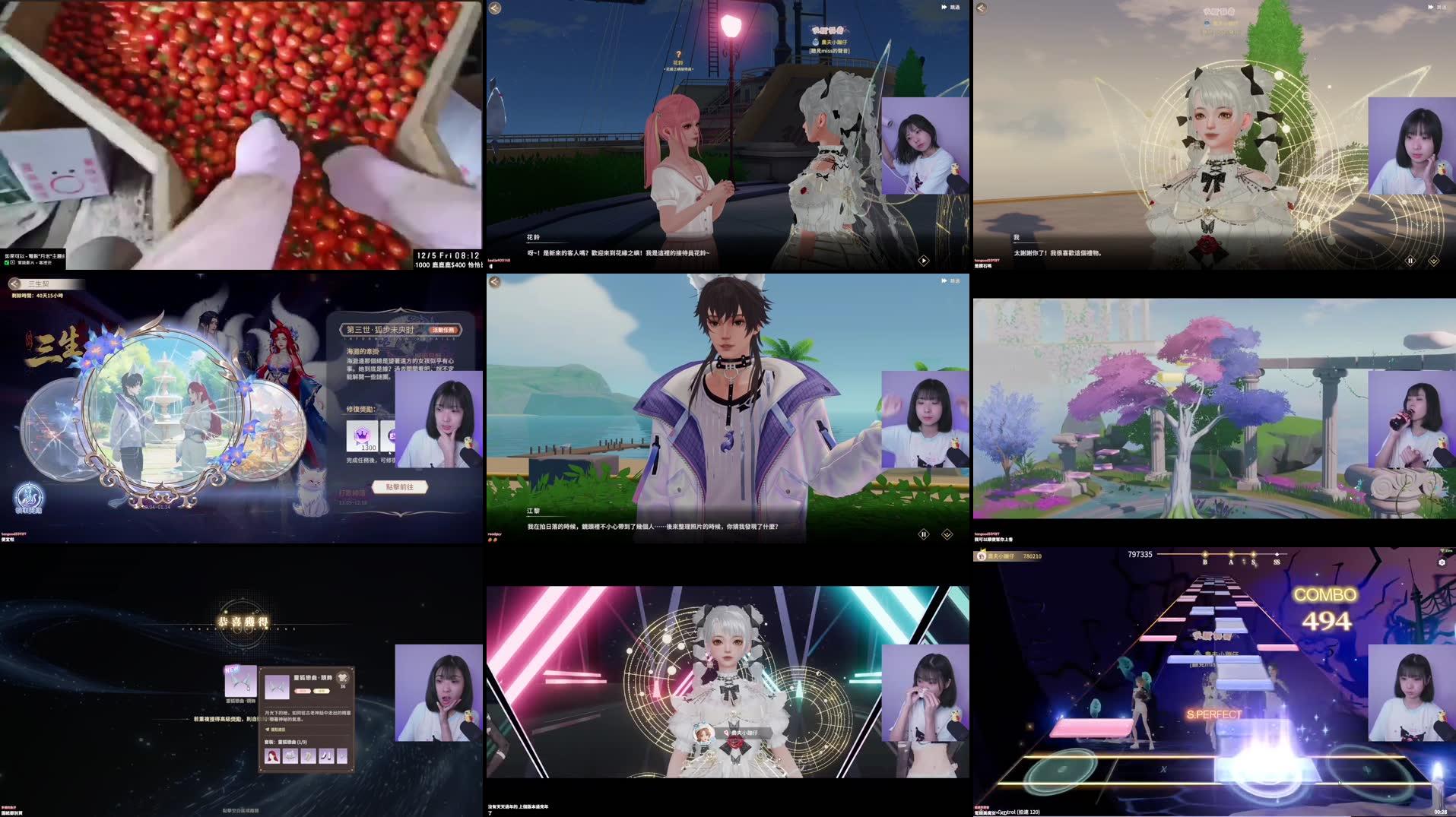Image resolution: width=1456 pixels, height=817 pixels.
Task: Select the player avatar icon in the rhythm game header
Action: [982, 556]
